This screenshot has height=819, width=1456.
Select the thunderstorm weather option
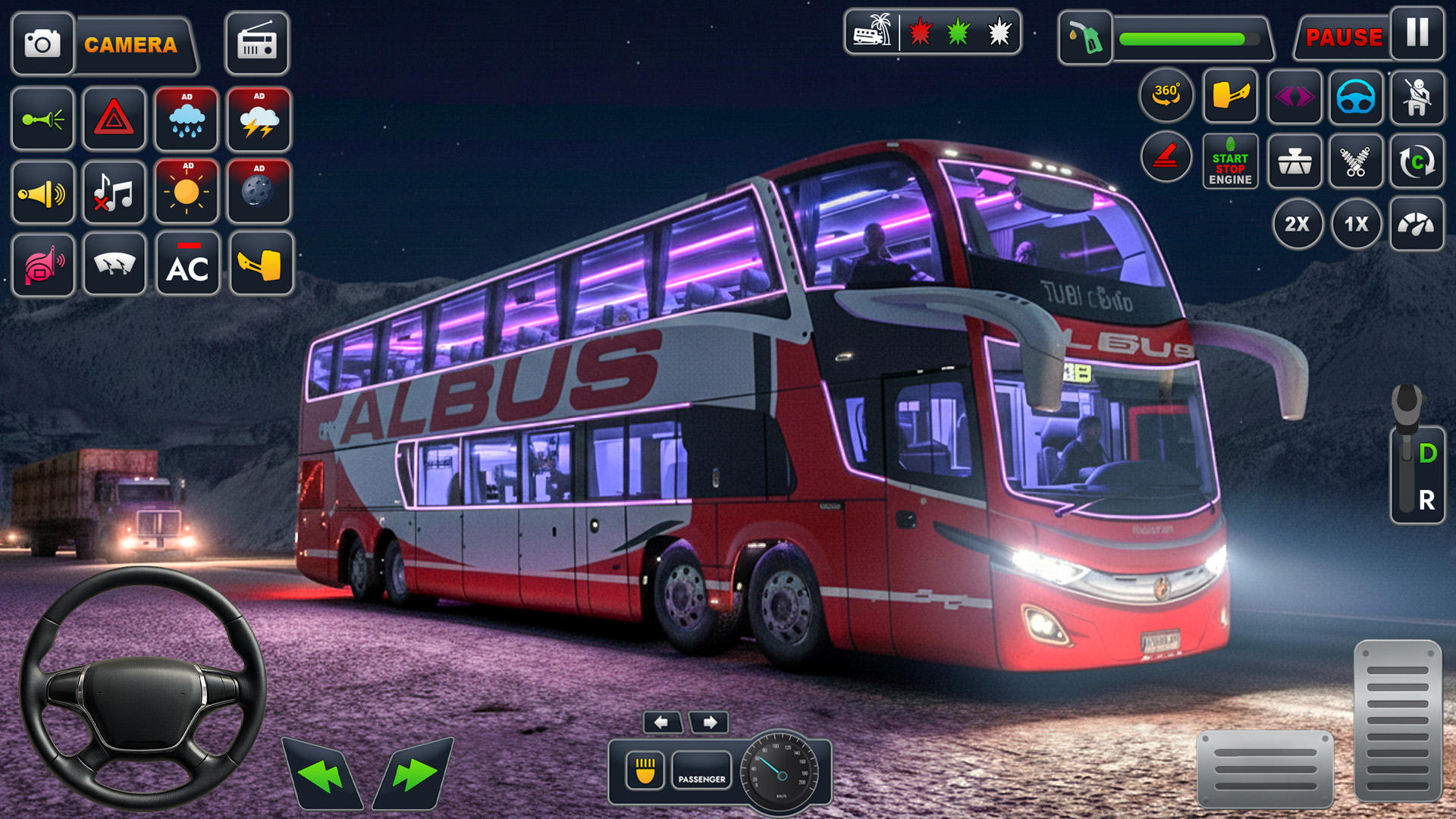[259, 119]
